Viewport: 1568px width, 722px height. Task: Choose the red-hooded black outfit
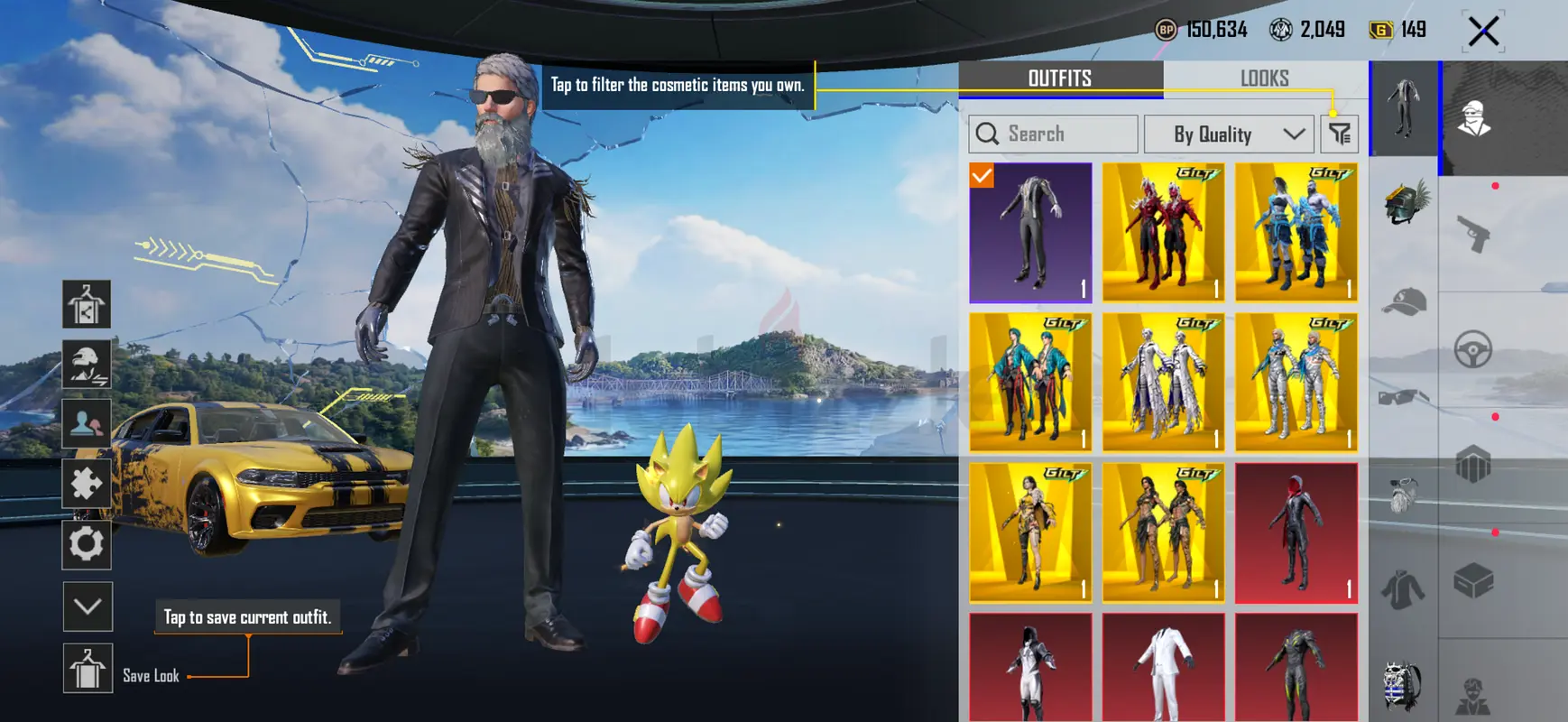click(x=1296, y=532)
